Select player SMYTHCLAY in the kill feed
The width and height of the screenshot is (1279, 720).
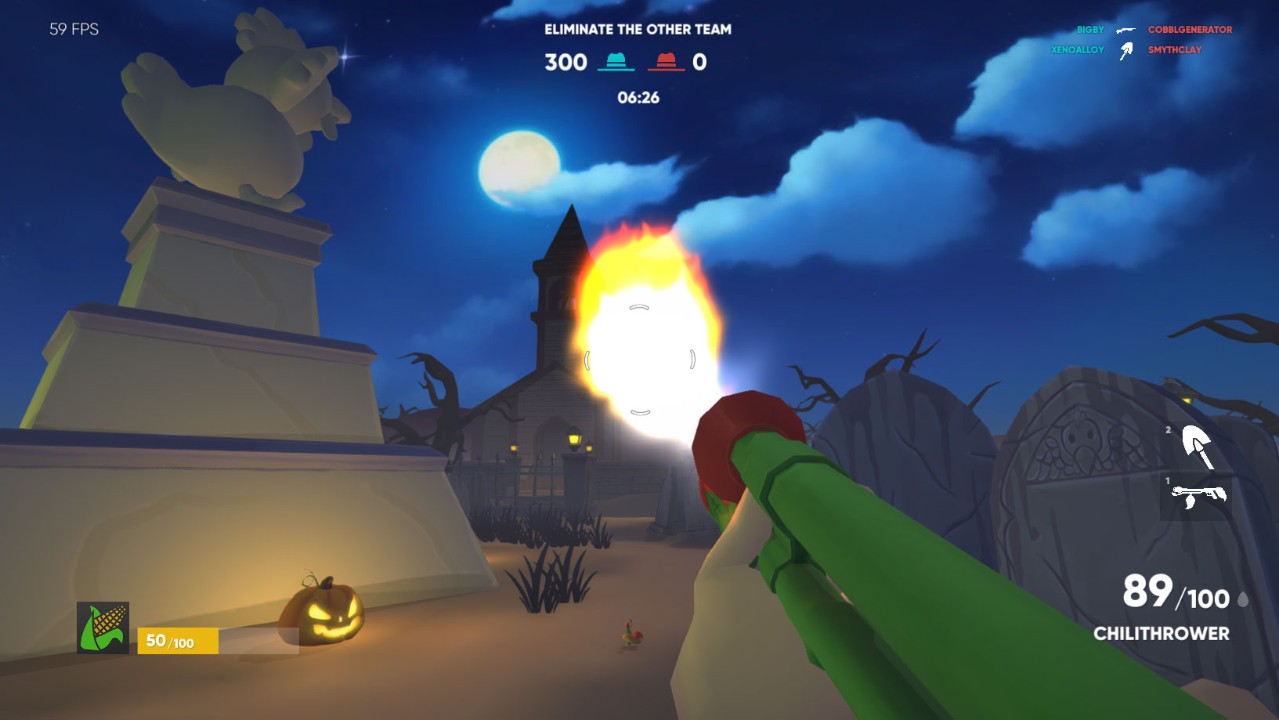tap(1174, 49)
